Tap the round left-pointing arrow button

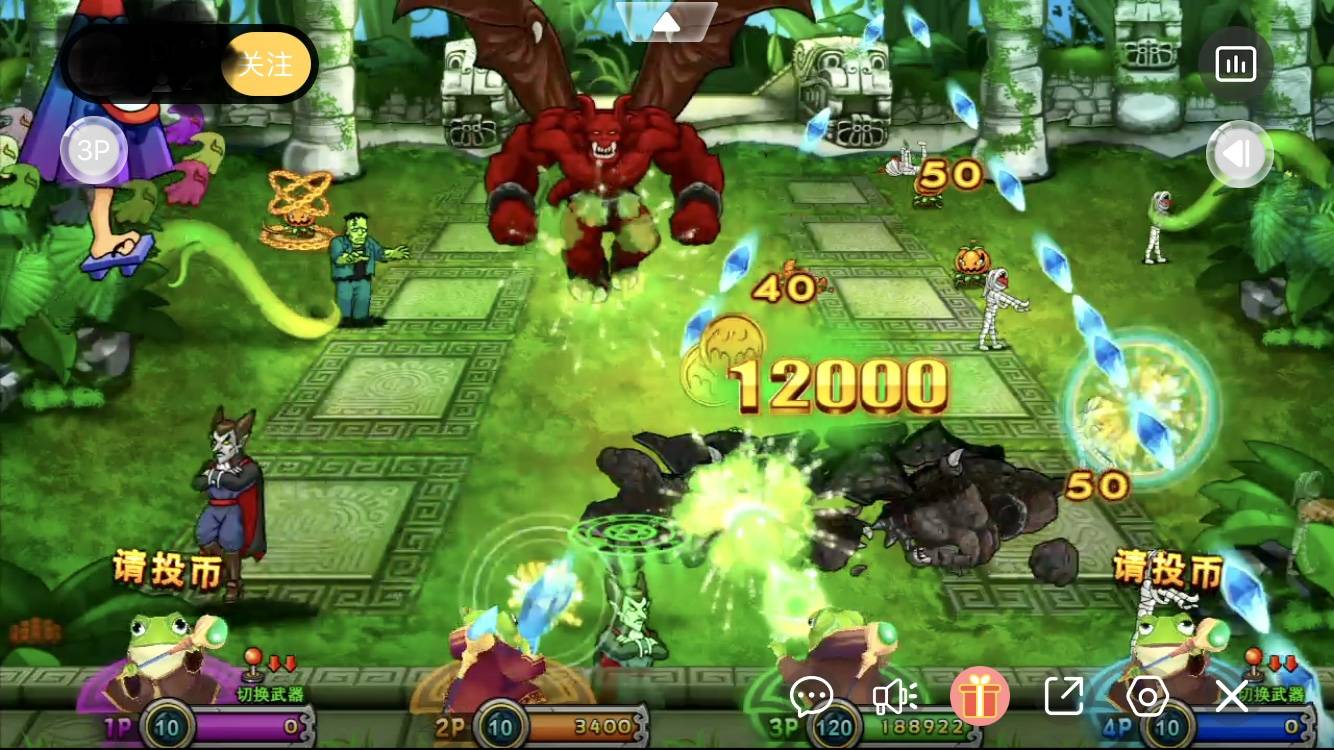1237,154
